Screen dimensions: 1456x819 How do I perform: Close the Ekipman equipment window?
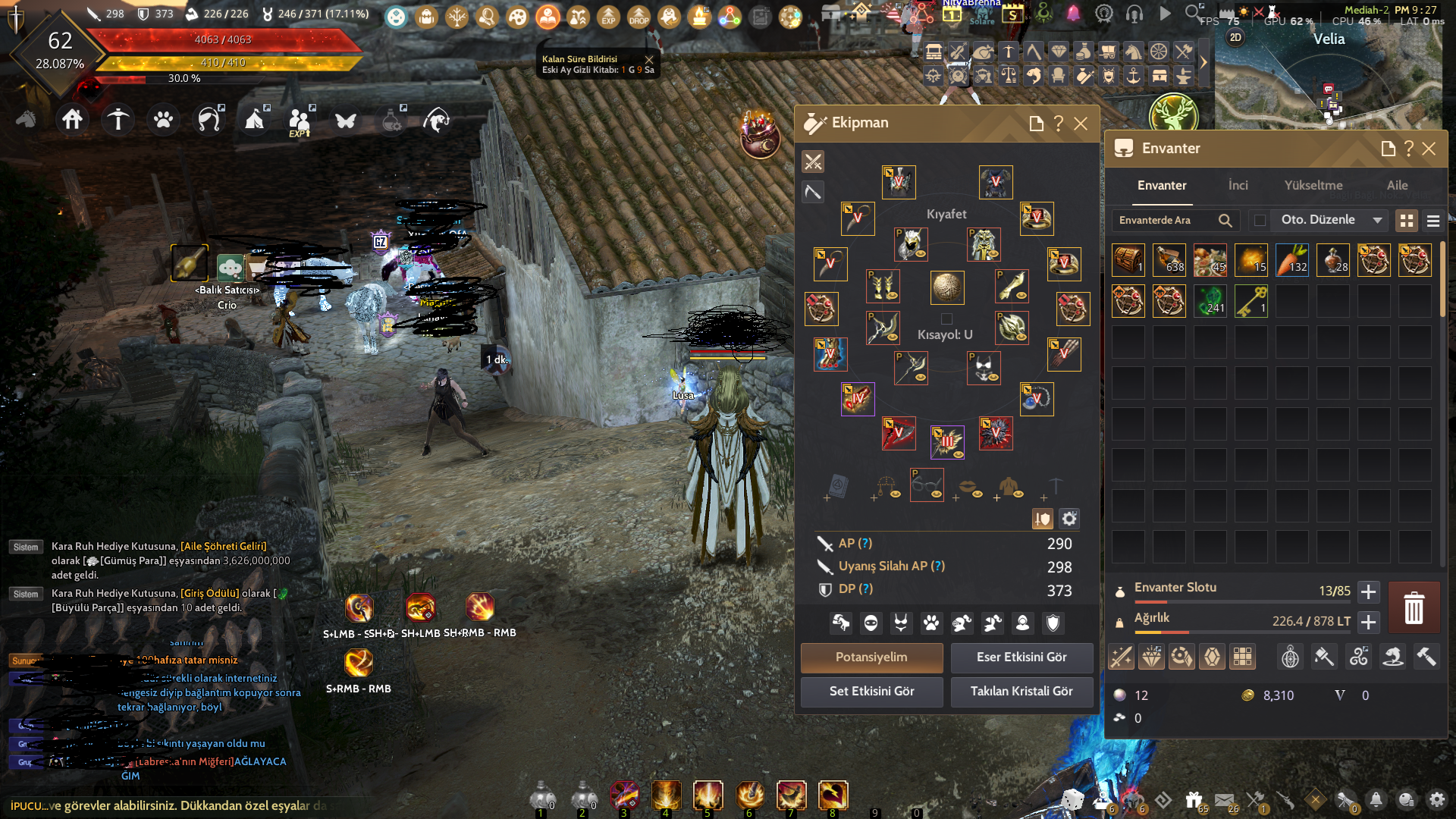point(1081,124)
